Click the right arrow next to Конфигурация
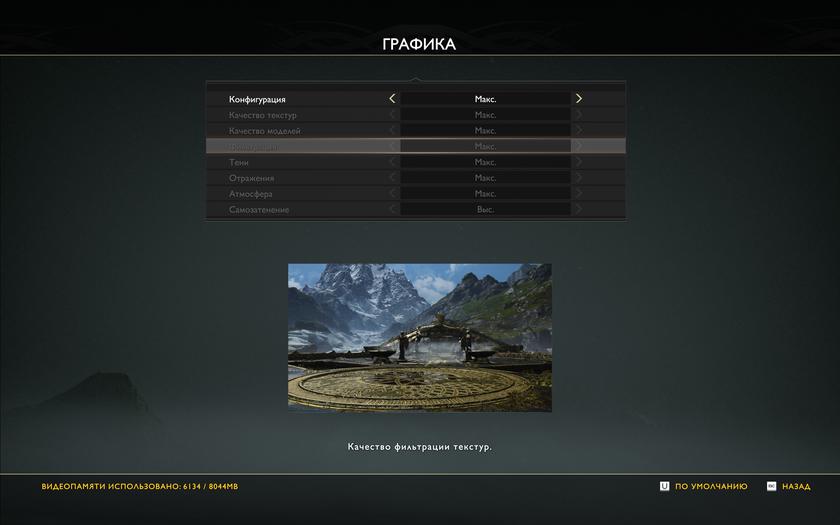This screenshot has height=525, width=840. click(x=578, y=99)
